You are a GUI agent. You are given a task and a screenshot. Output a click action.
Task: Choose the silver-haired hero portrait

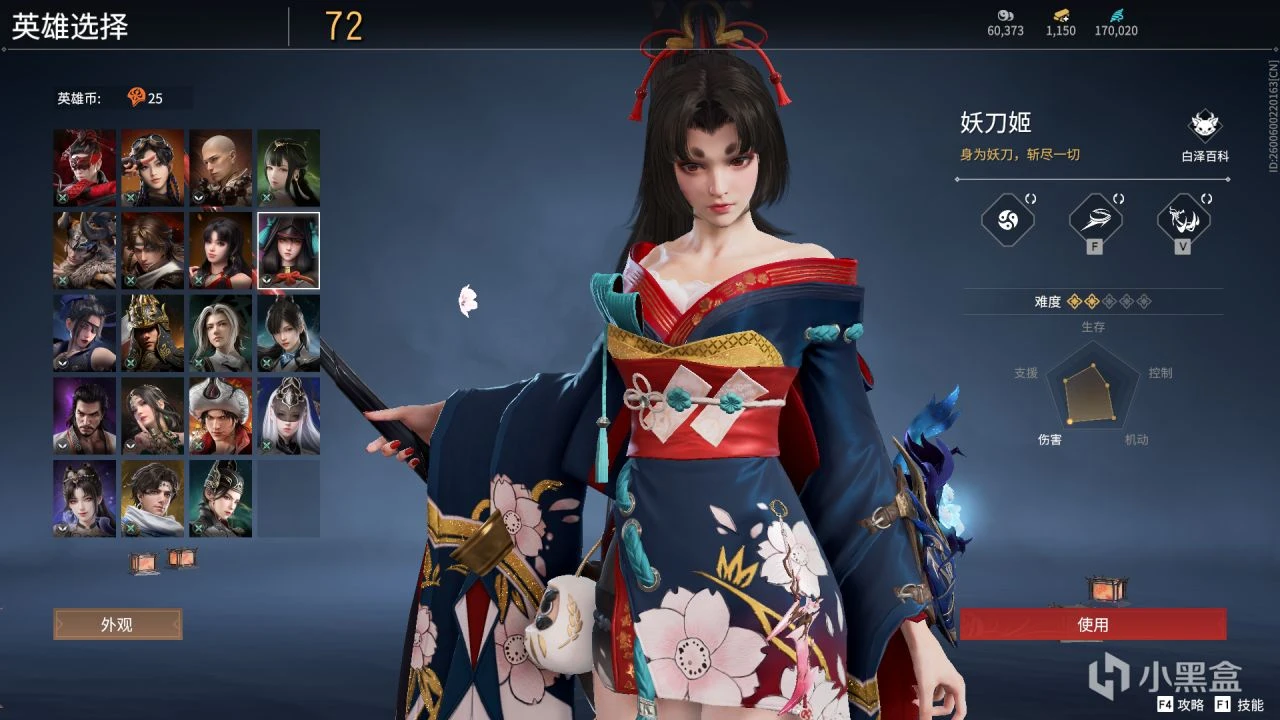pos(220,333)
